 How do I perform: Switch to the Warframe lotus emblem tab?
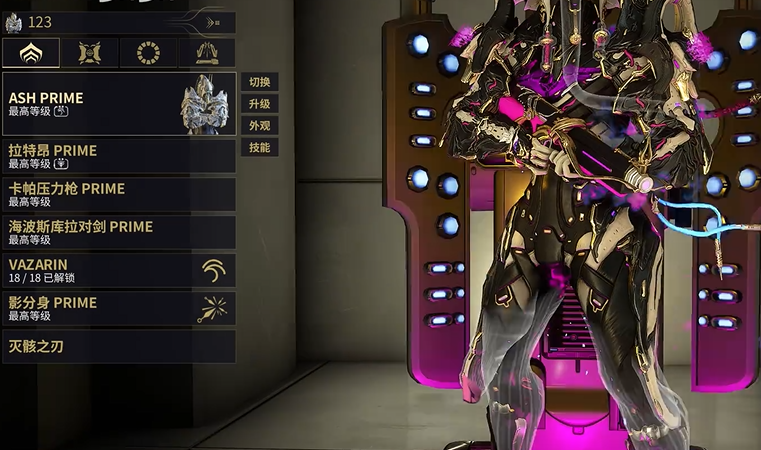tap(31, 53)
